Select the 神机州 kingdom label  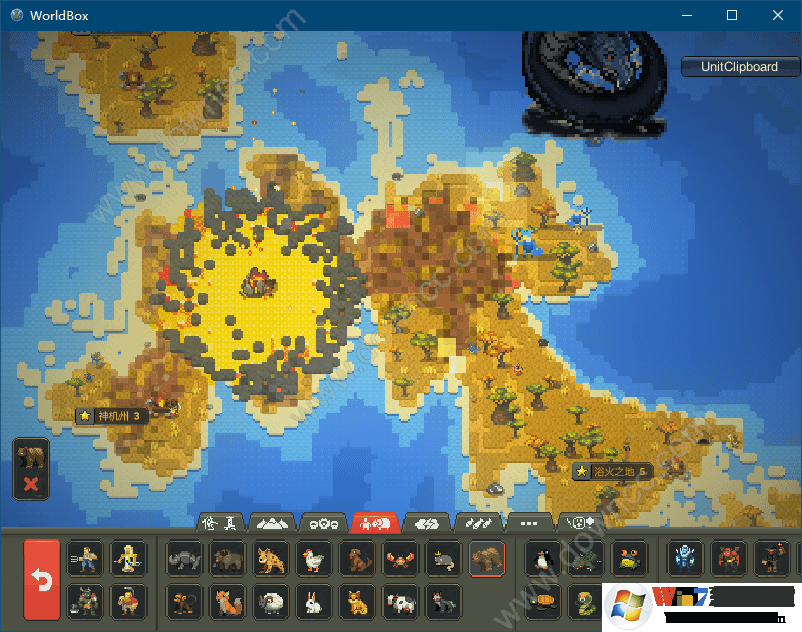click(x=111, y=416)
